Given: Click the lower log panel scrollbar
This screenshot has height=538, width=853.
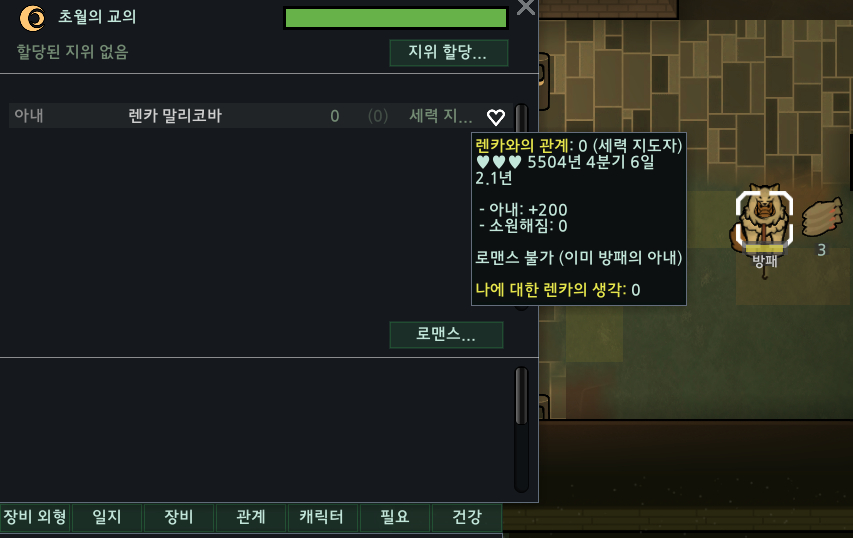Looking at the screenshot, I should coord(521,429).
